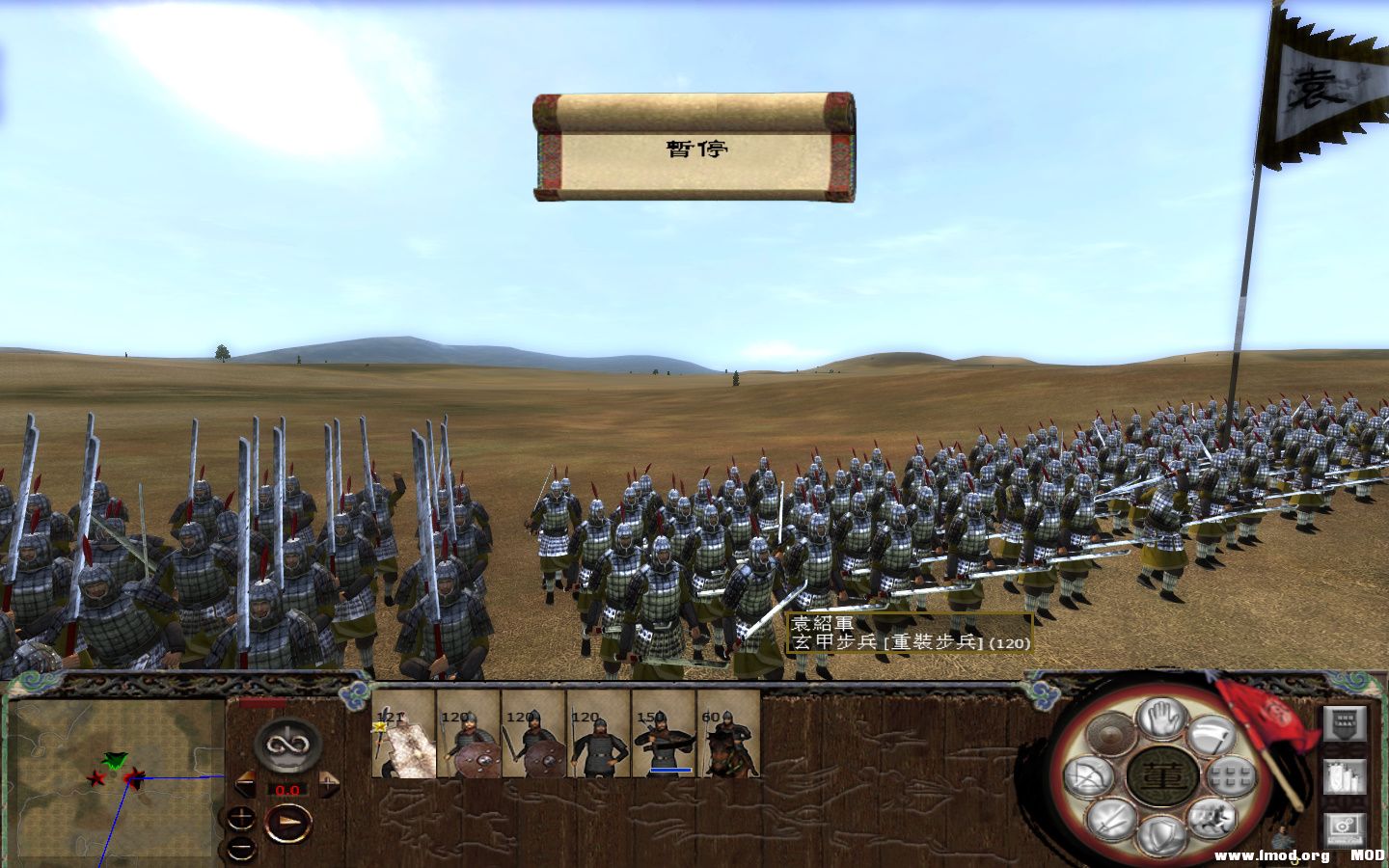
Task: Click the running soldier icon on command wheel
Action: point(1213,820)
